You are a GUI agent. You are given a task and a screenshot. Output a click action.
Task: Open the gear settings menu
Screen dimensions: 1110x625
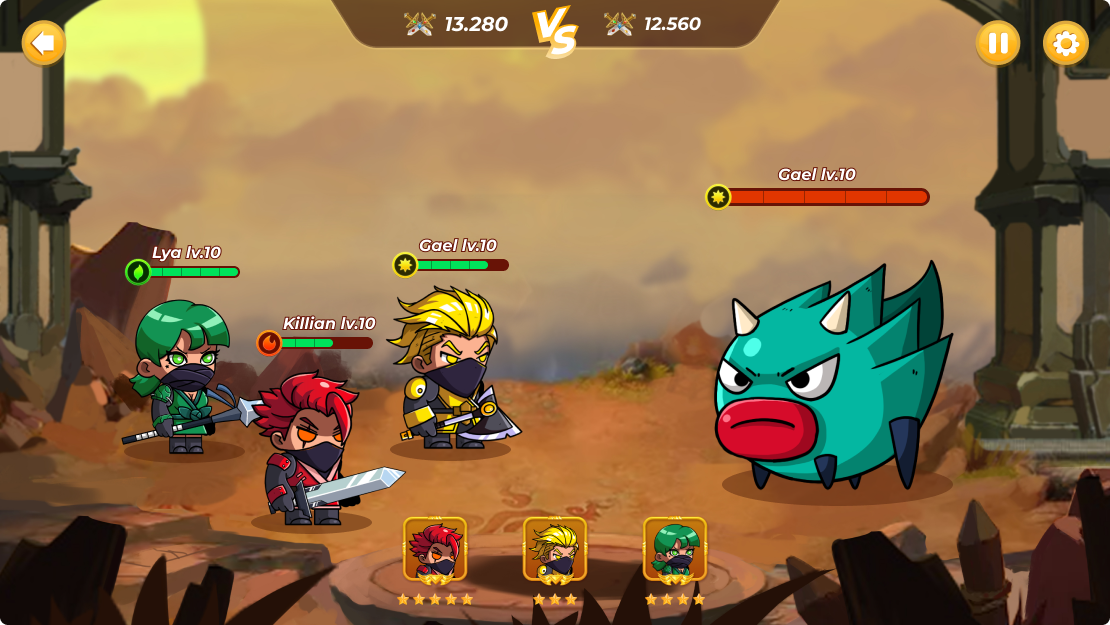(x=1065, y=43)
